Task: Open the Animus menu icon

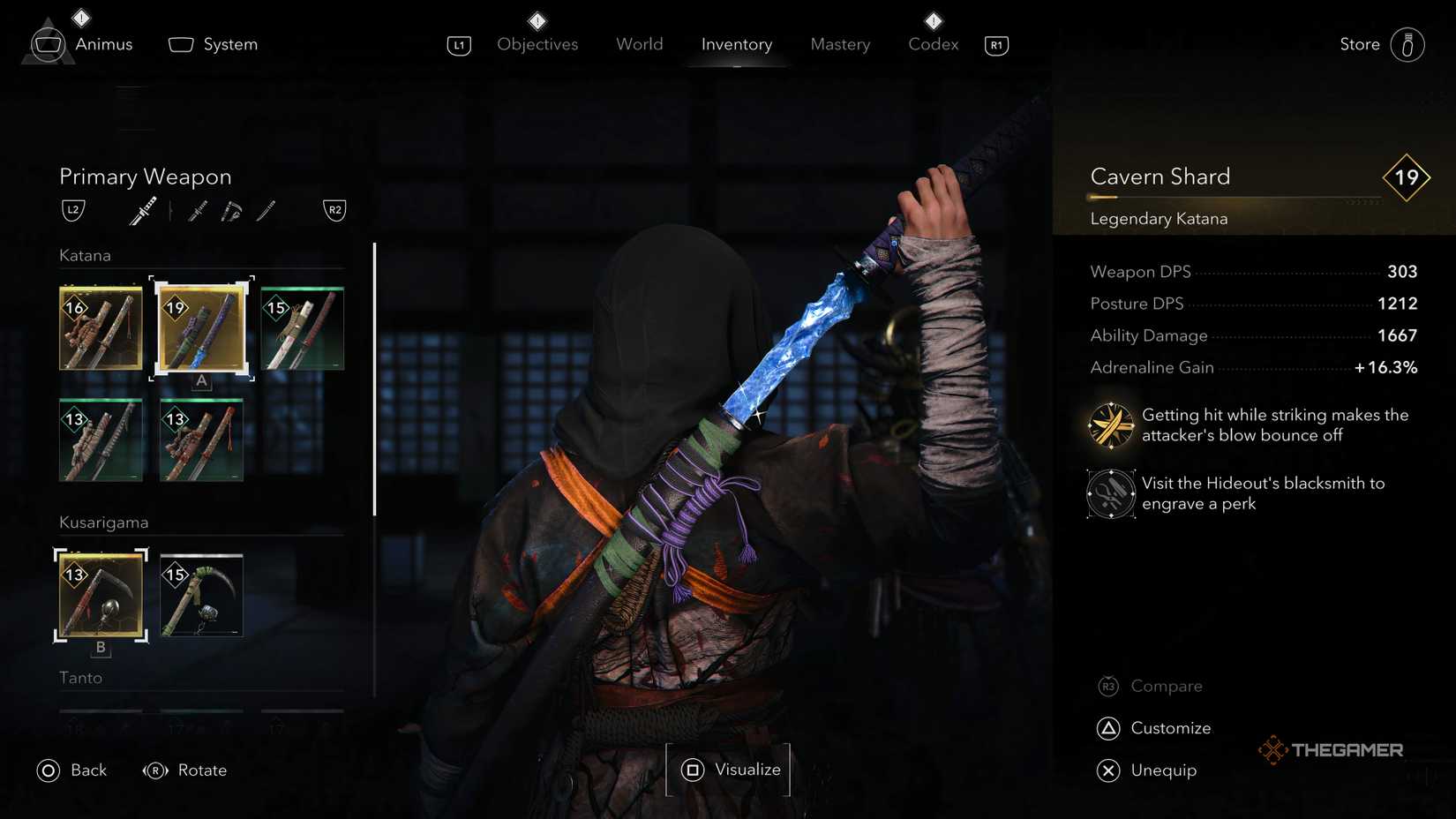Action: tap(48, 41)
